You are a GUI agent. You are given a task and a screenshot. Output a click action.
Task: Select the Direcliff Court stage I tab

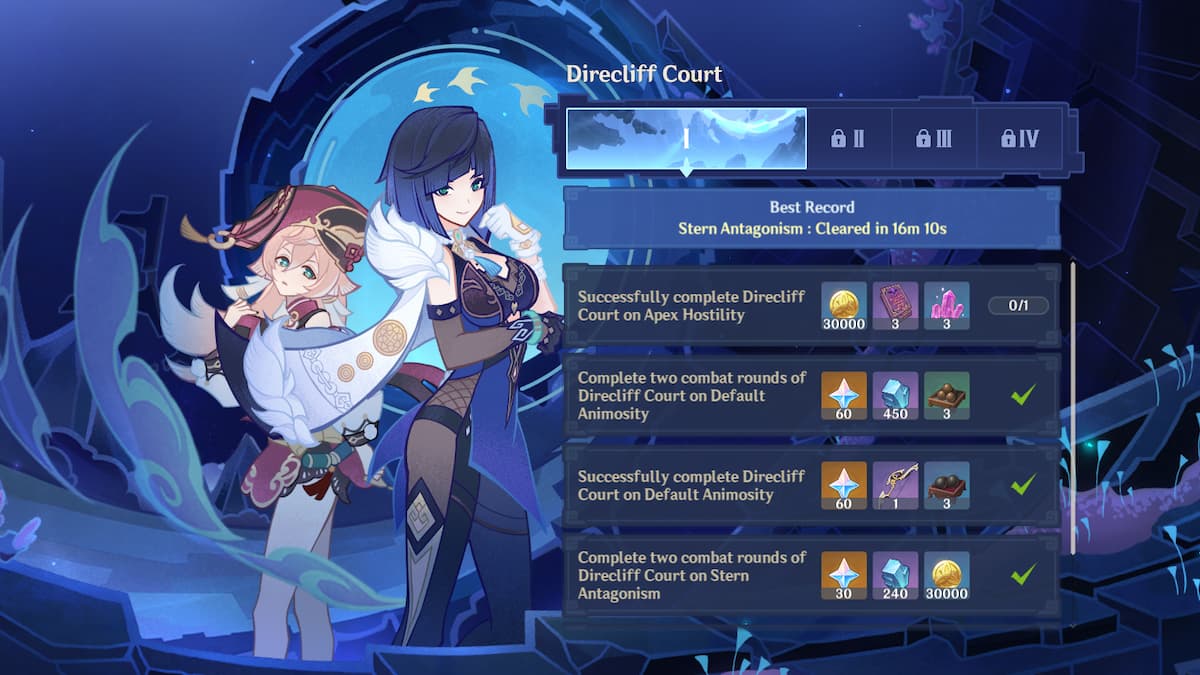click(686, 139)
